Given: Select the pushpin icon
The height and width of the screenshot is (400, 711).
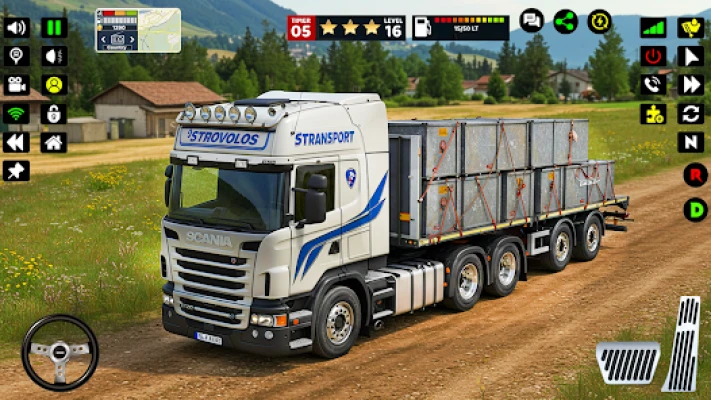Looking at the screenshot, I should tap(16, 171).
